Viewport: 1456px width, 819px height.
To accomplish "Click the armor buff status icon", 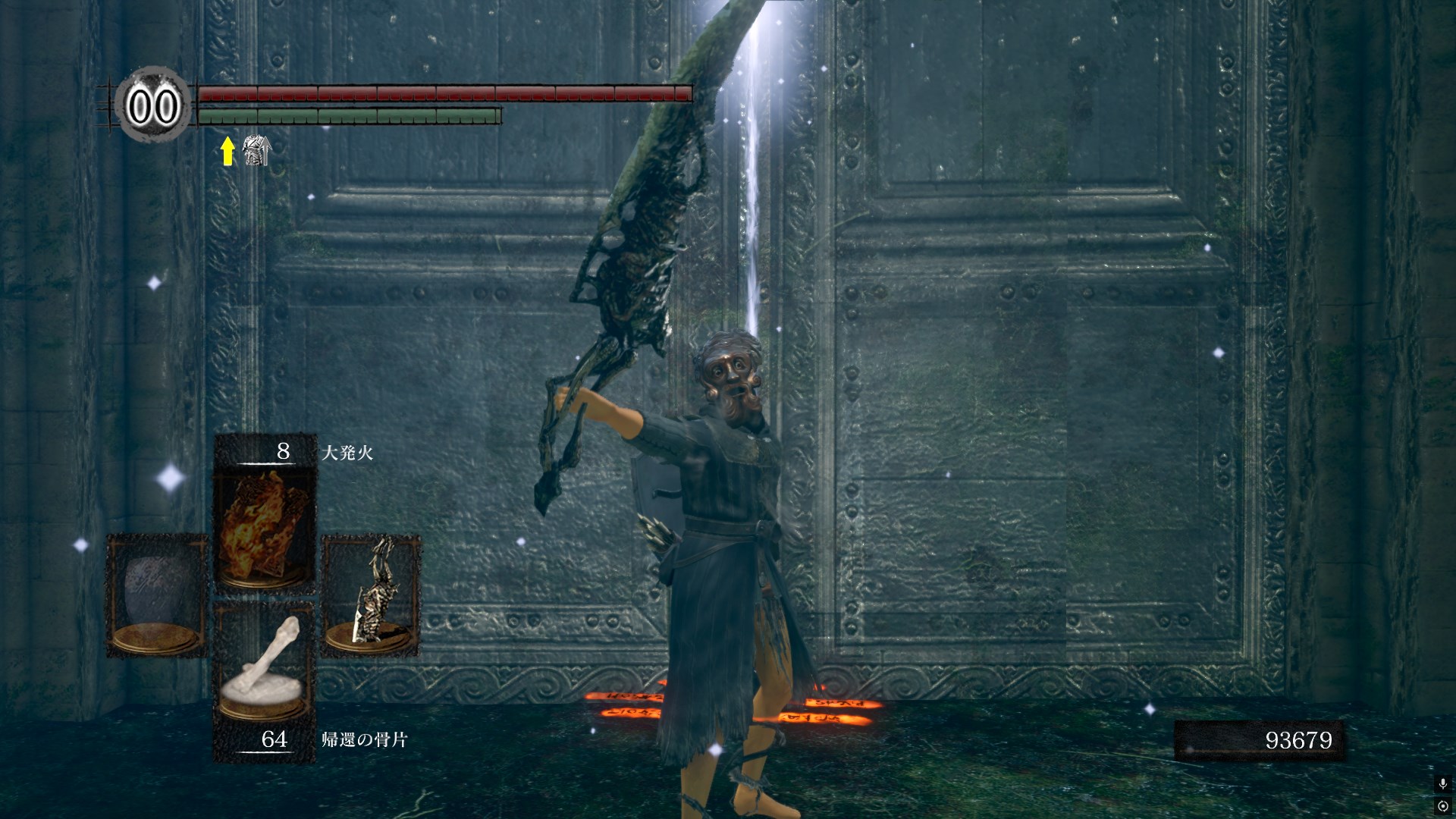I will [x=256, y=151].
